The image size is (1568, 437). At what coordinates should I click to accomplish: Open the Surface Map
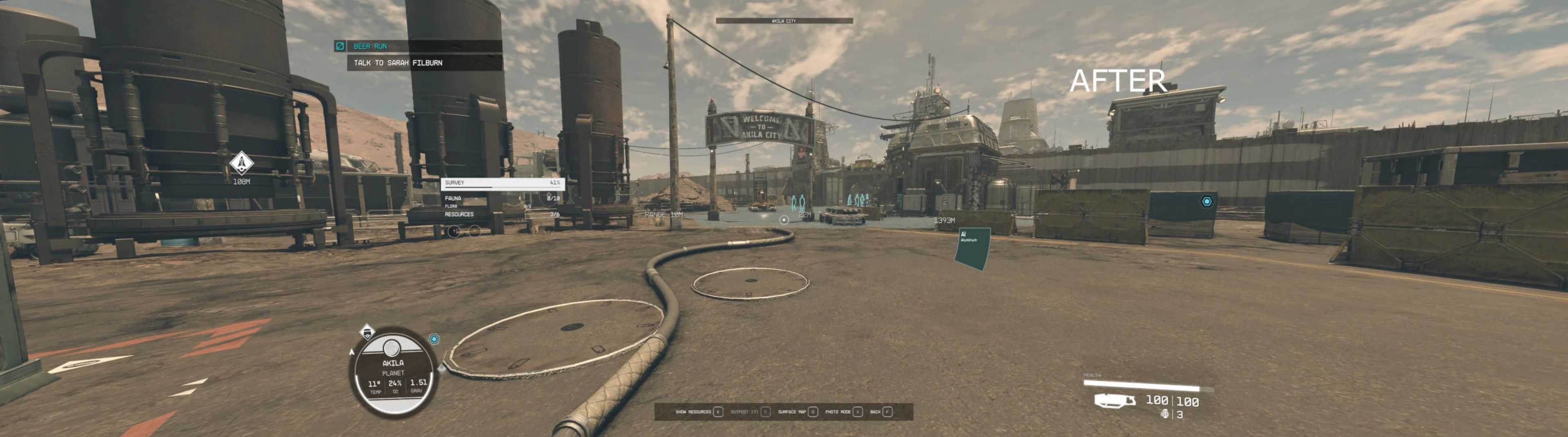coord(797,412)
